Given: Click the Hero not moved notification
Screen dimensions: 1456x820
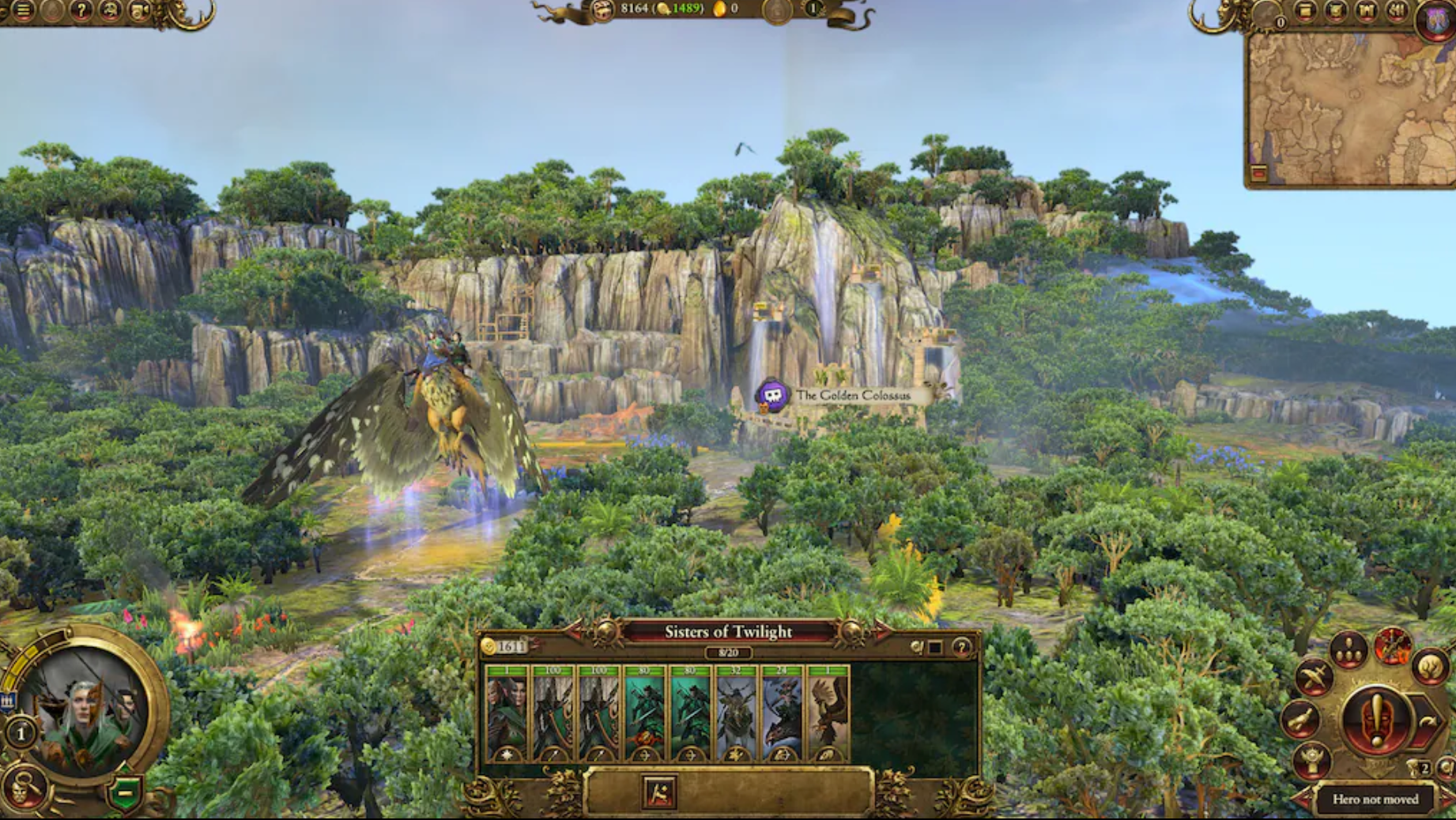Looking at the screenshot, I should tap(1376, 800).
